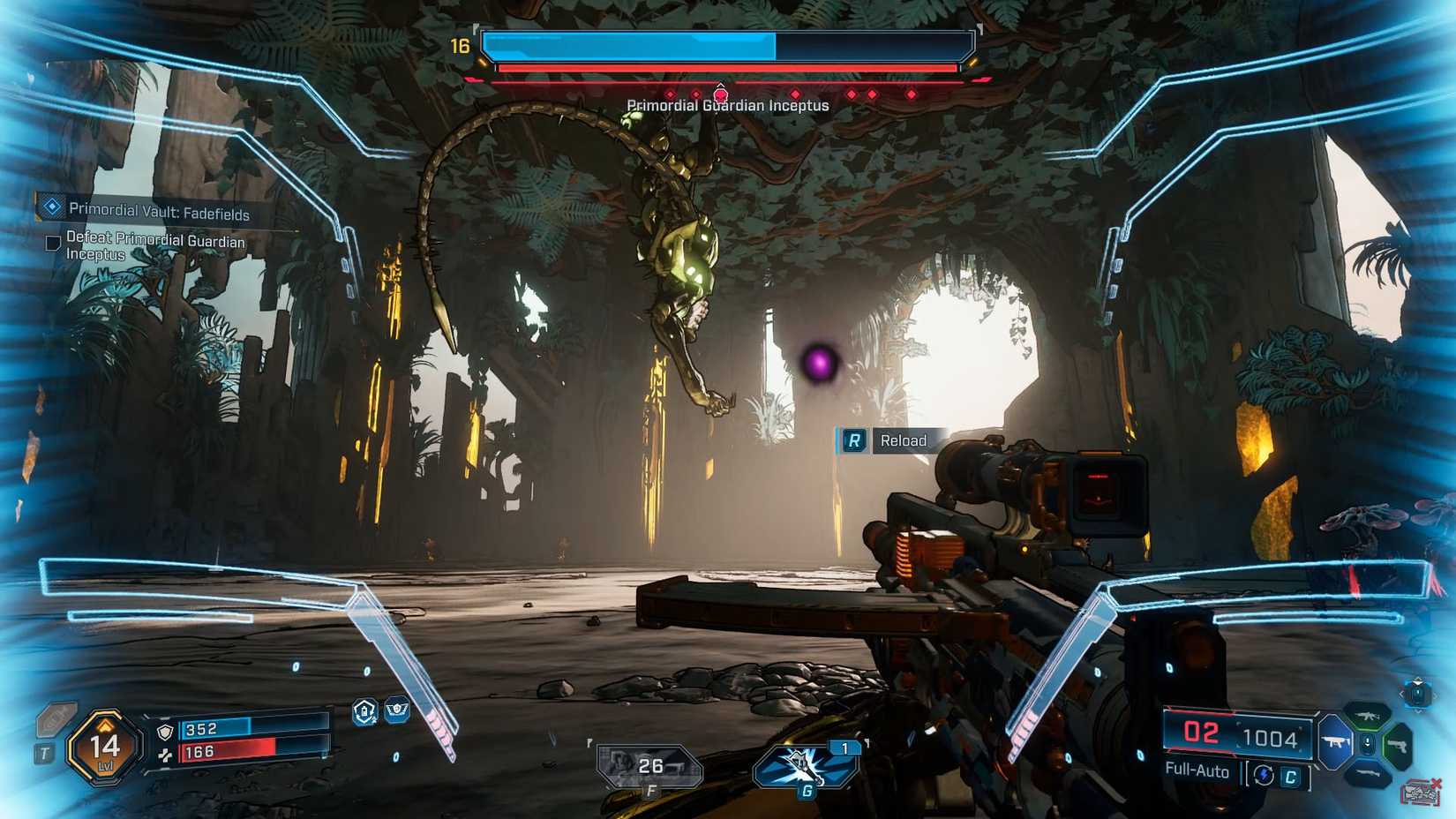Click the health icon next to the 166 value
The height and width of the screenshot is (819, 1456).
click(165, 755)
